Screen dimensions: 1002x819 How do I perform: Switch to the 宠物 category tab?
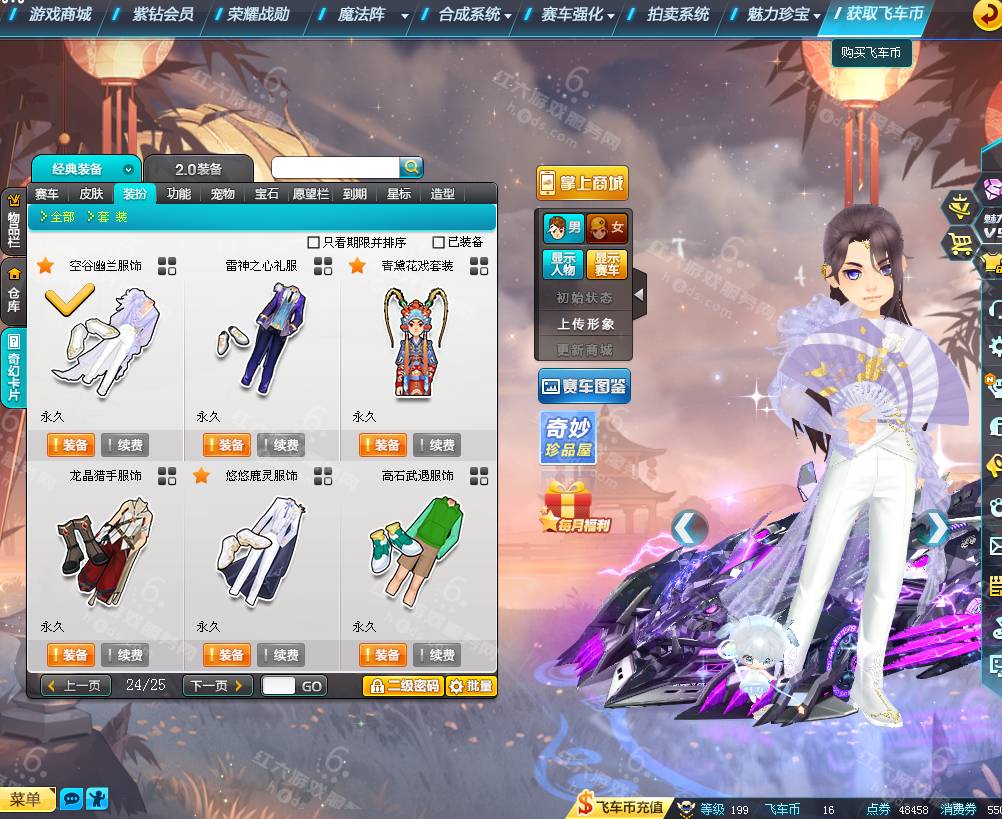(x=222, y=194)
